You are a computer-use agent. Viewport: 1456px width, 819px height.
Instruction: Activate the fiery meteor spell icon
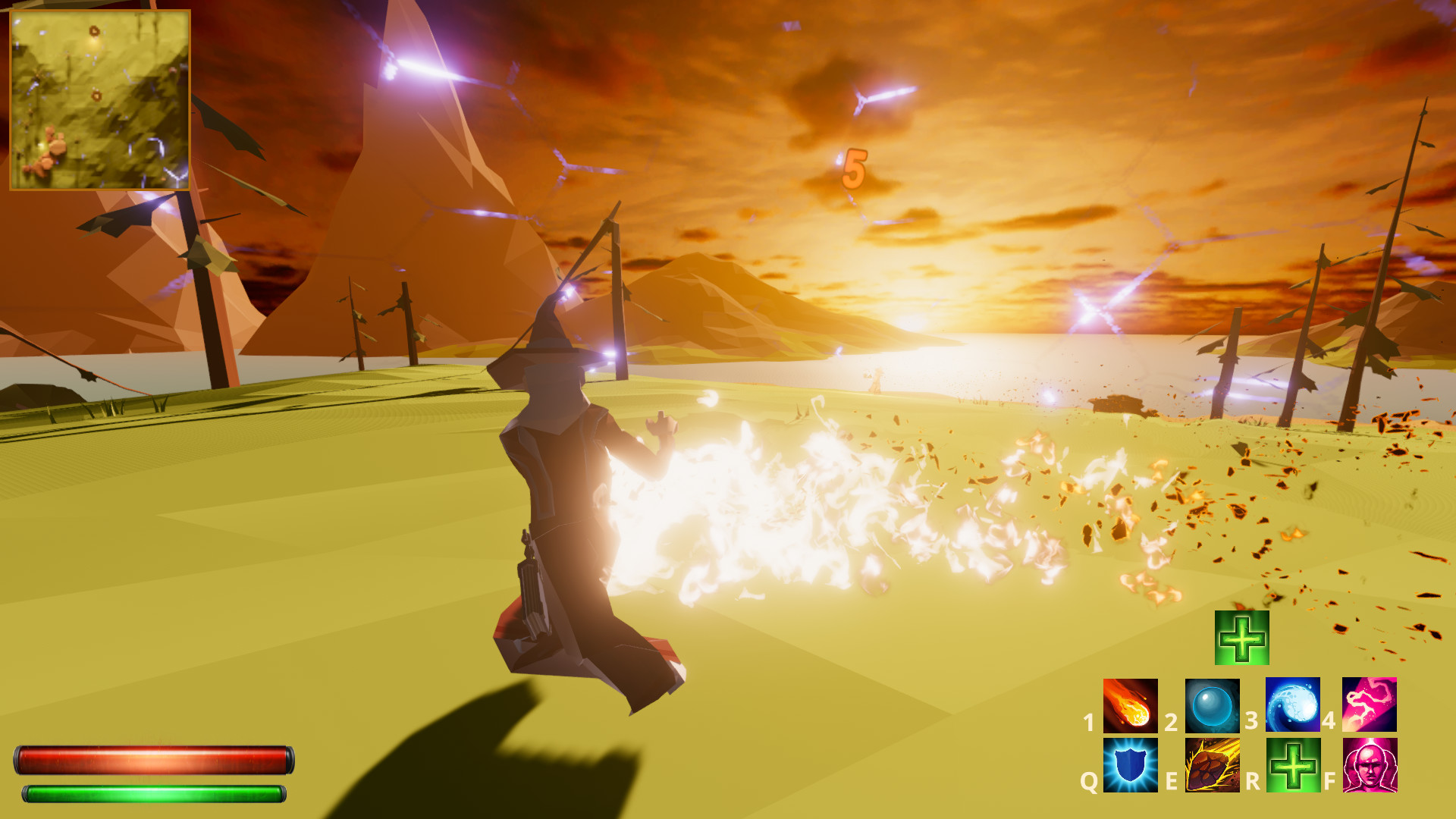tap(1130, 705)
